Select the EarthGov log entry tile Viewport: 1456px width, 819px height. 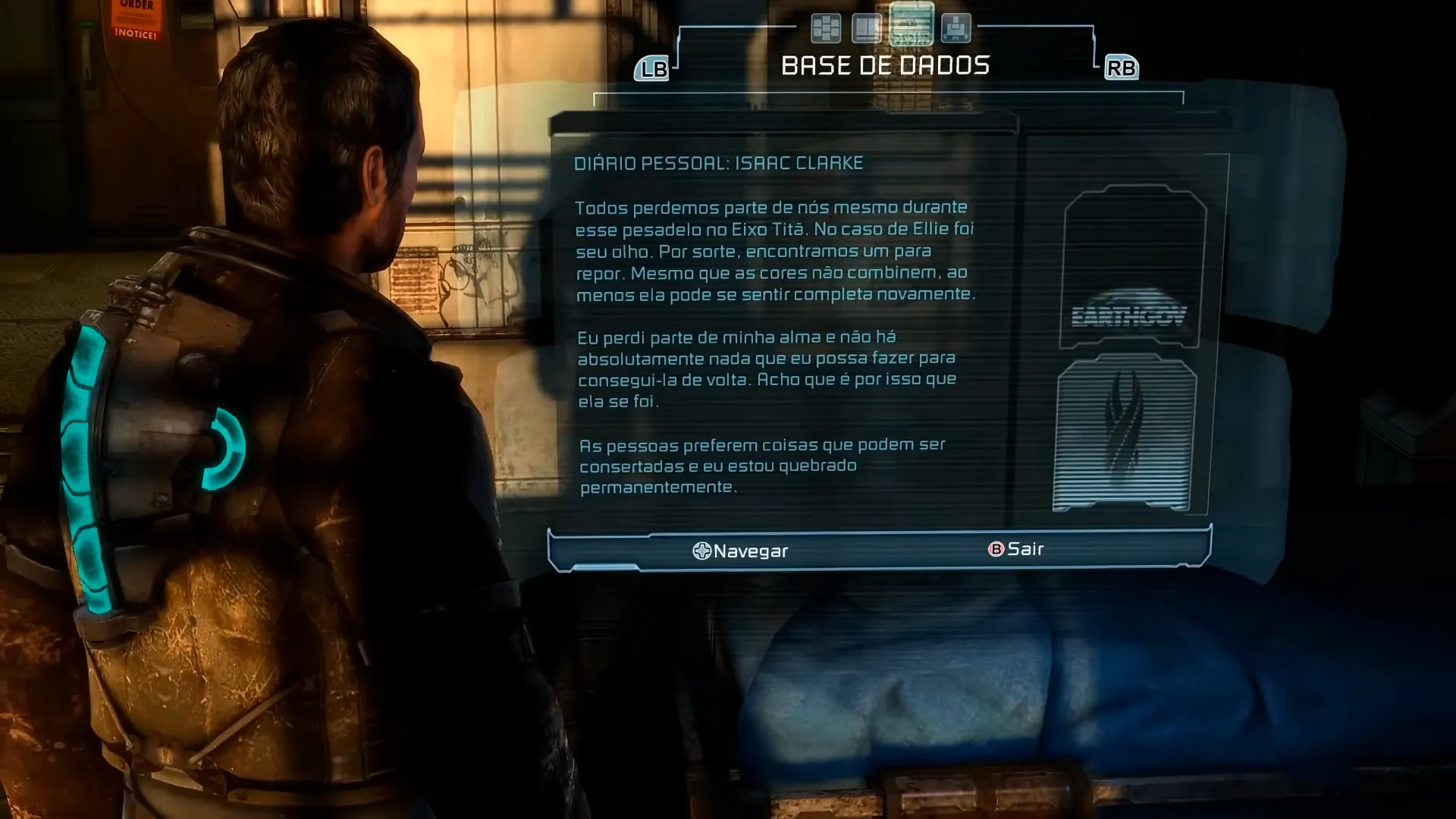(1133, 267)
